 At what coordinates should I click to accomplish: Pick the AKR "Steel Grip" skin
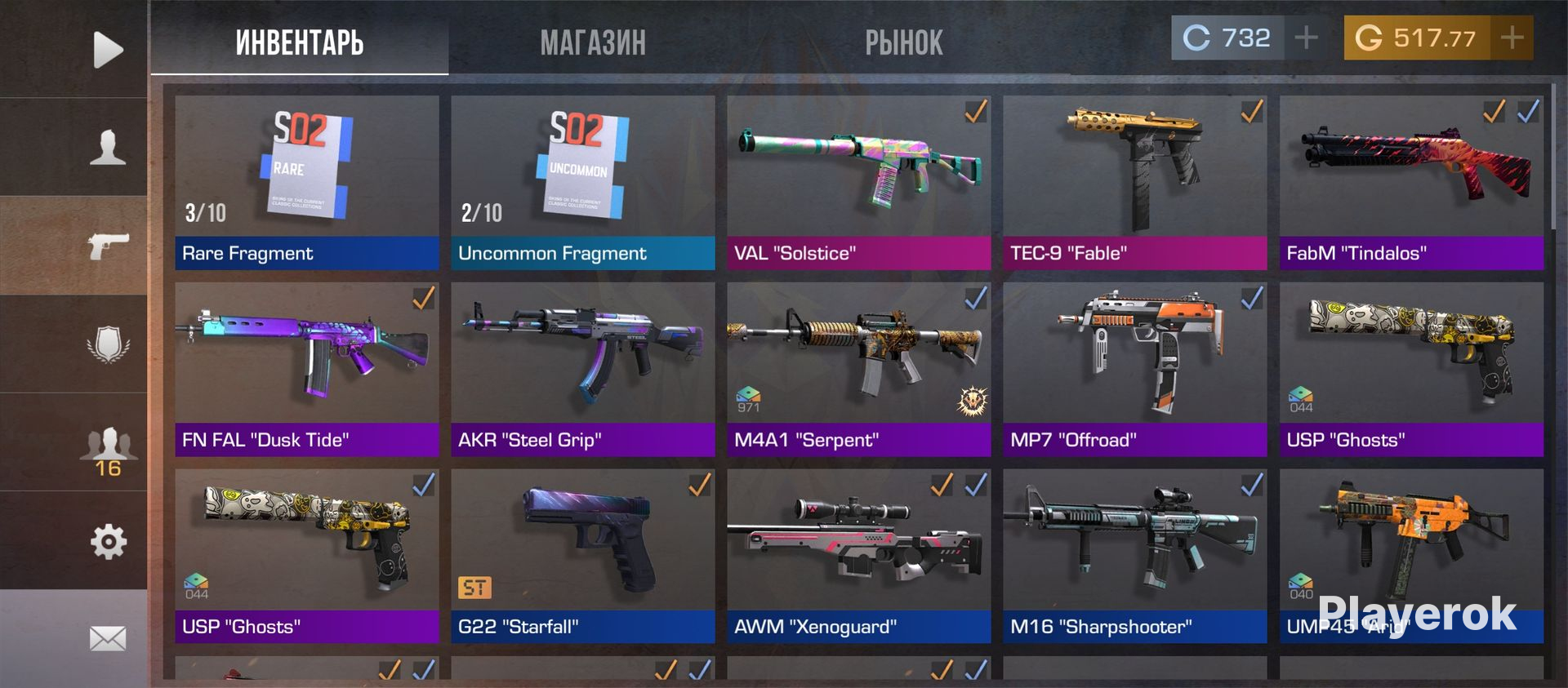(x=582, y=369)
